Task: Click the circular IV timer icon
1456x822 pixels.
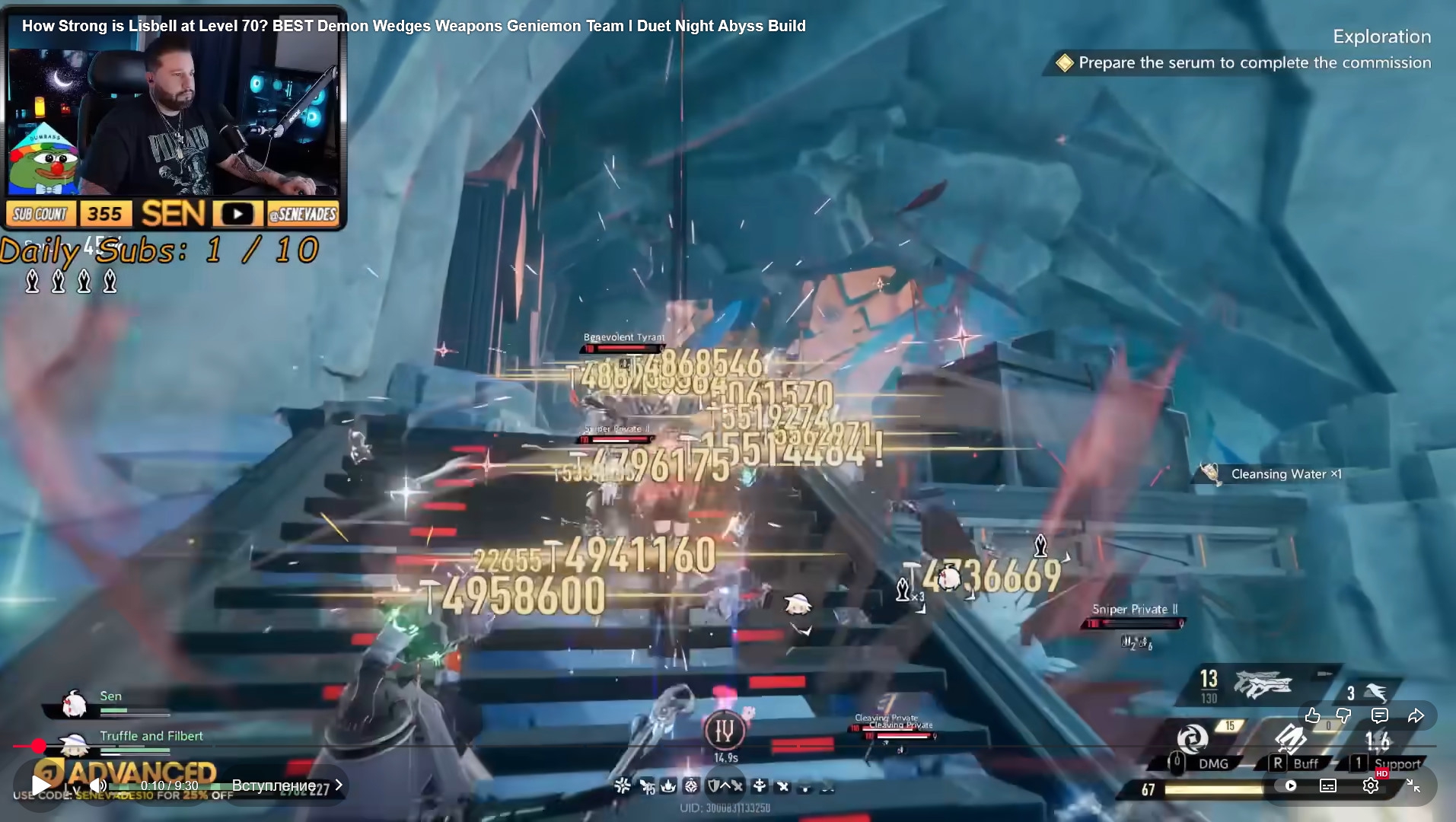Action: point(724,731)
